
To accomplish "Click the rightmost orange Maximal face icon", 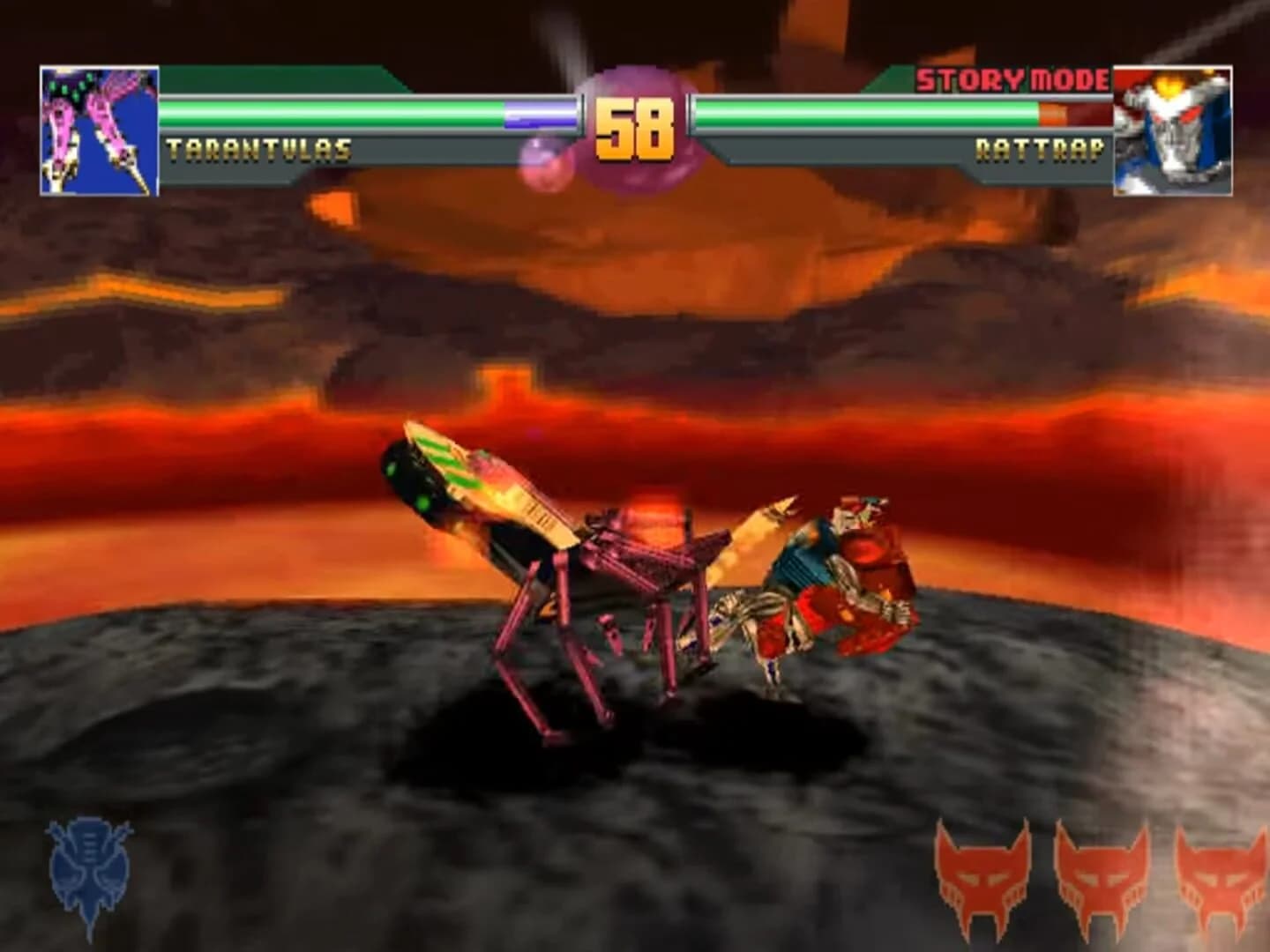I will [x=1219, y=877].
